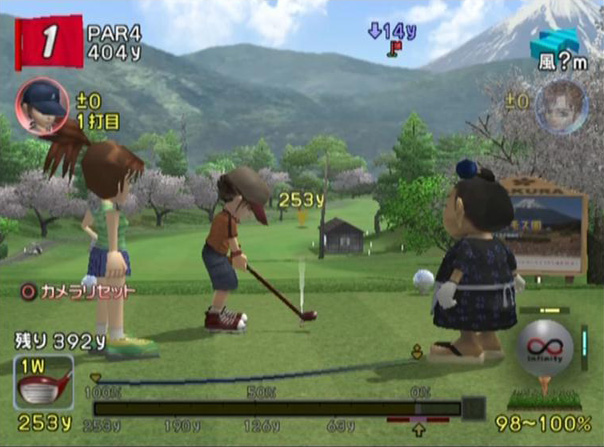The width and height of the screenshot is (604, 447).
Task: Click the red hole number 1 flag
Action: pos(46,41)
